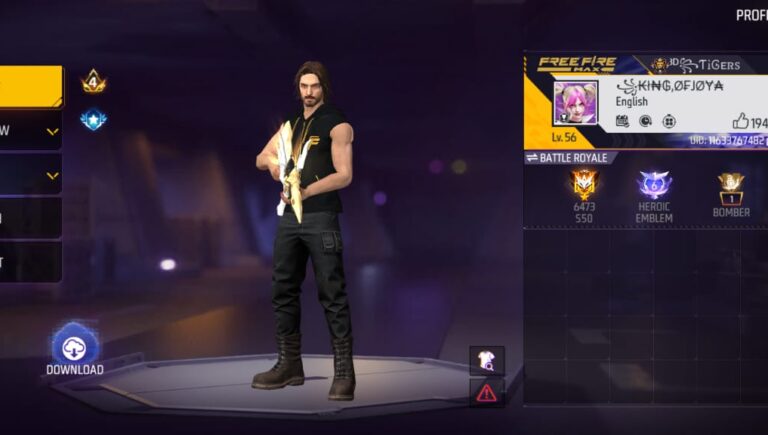Click the gold crown number 4 badge
Viewport: 768px width, 435px height.
pos(94,82)
